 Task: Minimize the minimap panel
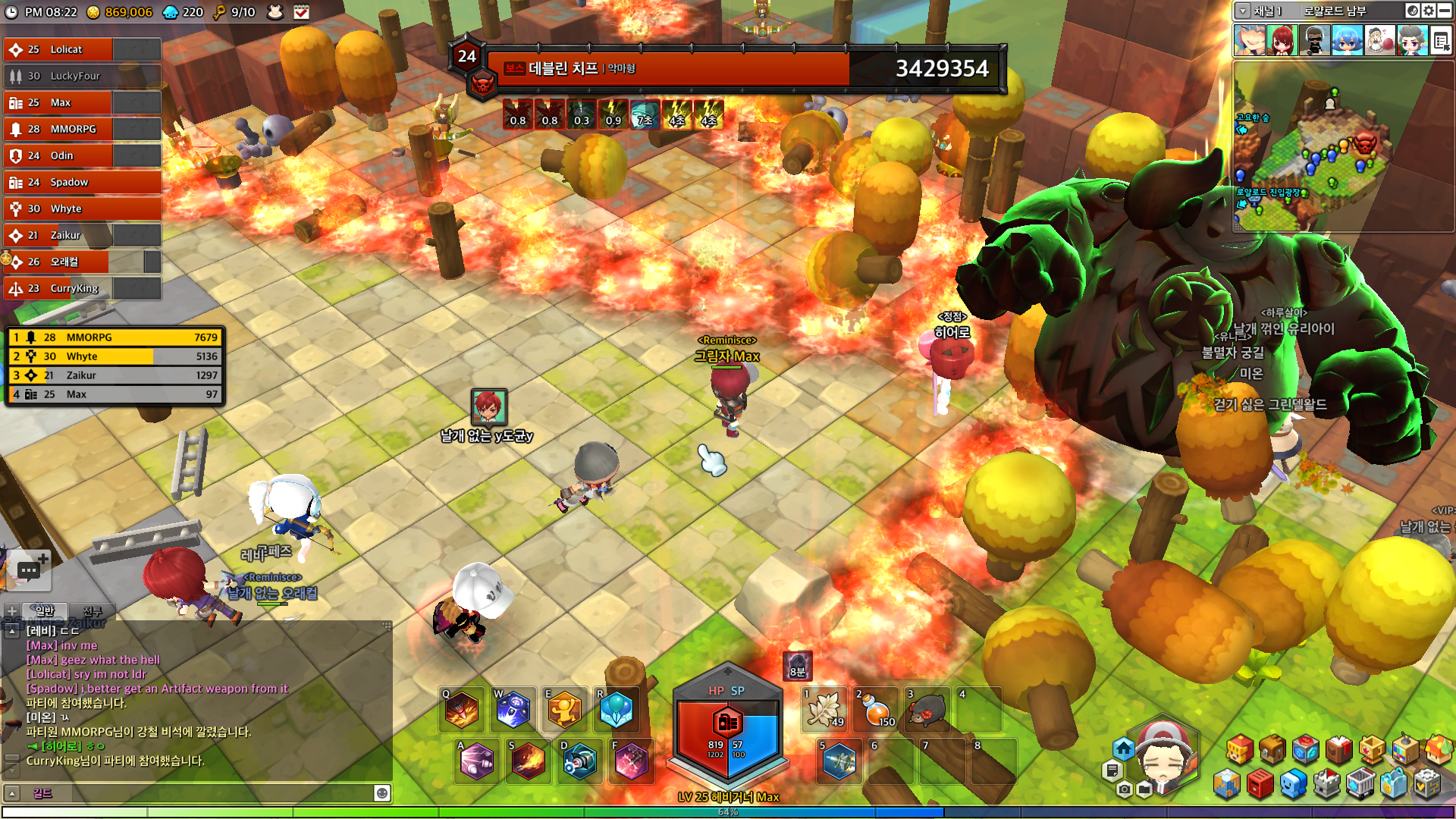tap(1445, 11)
